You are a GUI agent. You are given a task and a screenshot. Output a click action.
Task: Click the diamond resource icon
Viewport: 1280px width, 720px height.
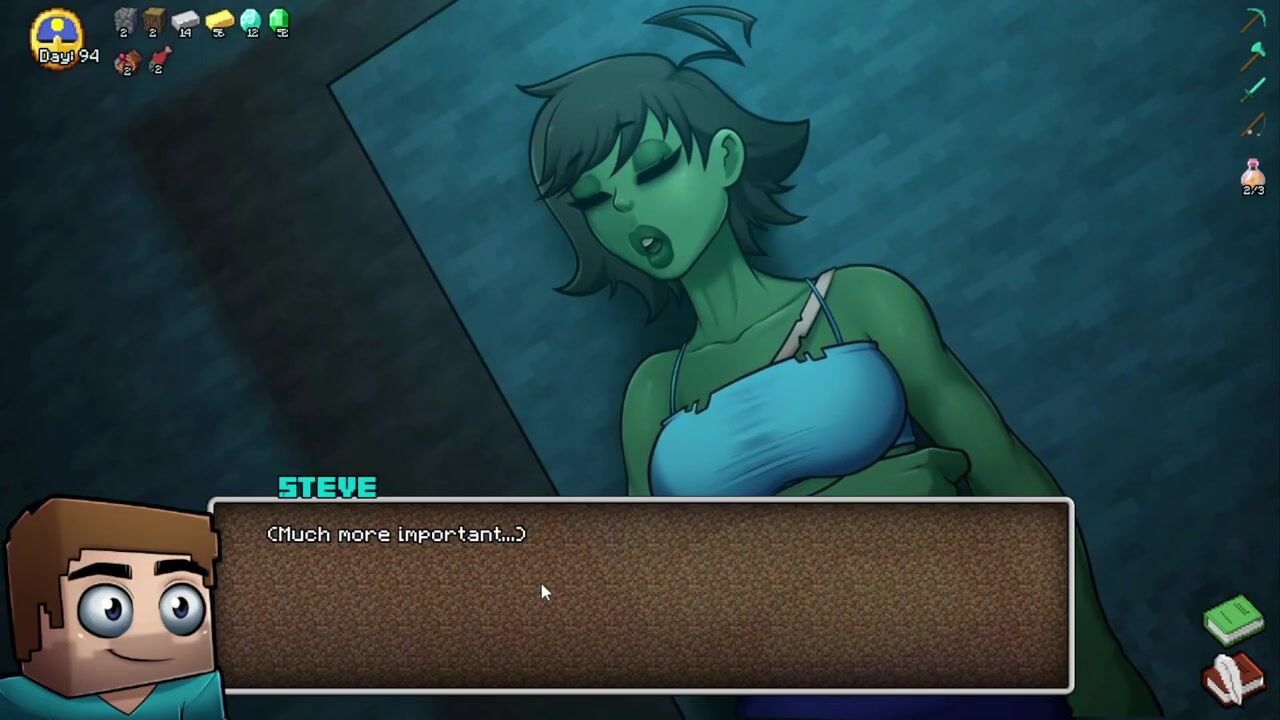(x=251, y=20)
